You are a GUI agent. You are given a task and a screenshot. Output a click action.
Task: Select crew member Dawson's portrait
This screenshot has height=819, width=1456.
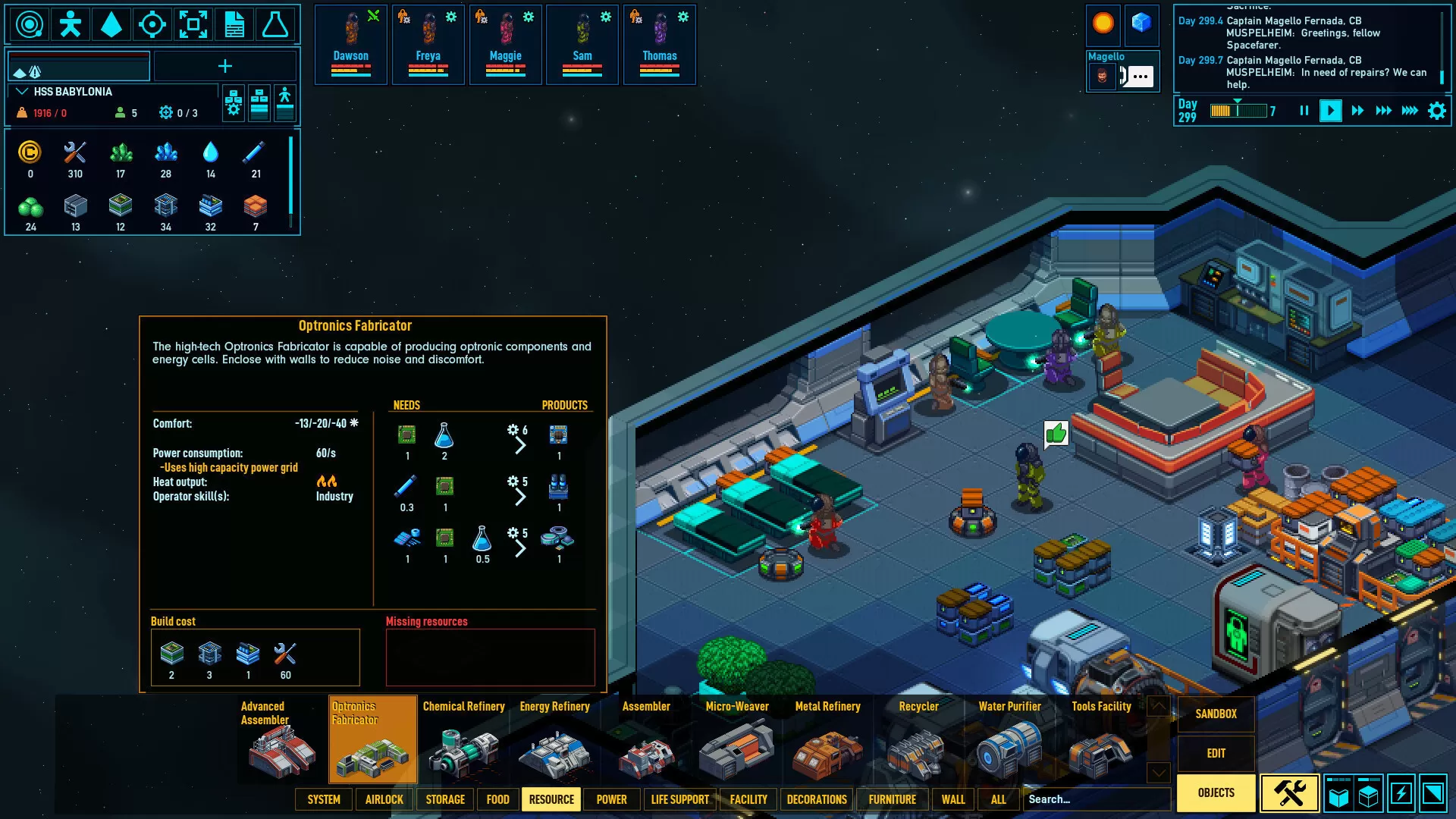pos(350,43)
